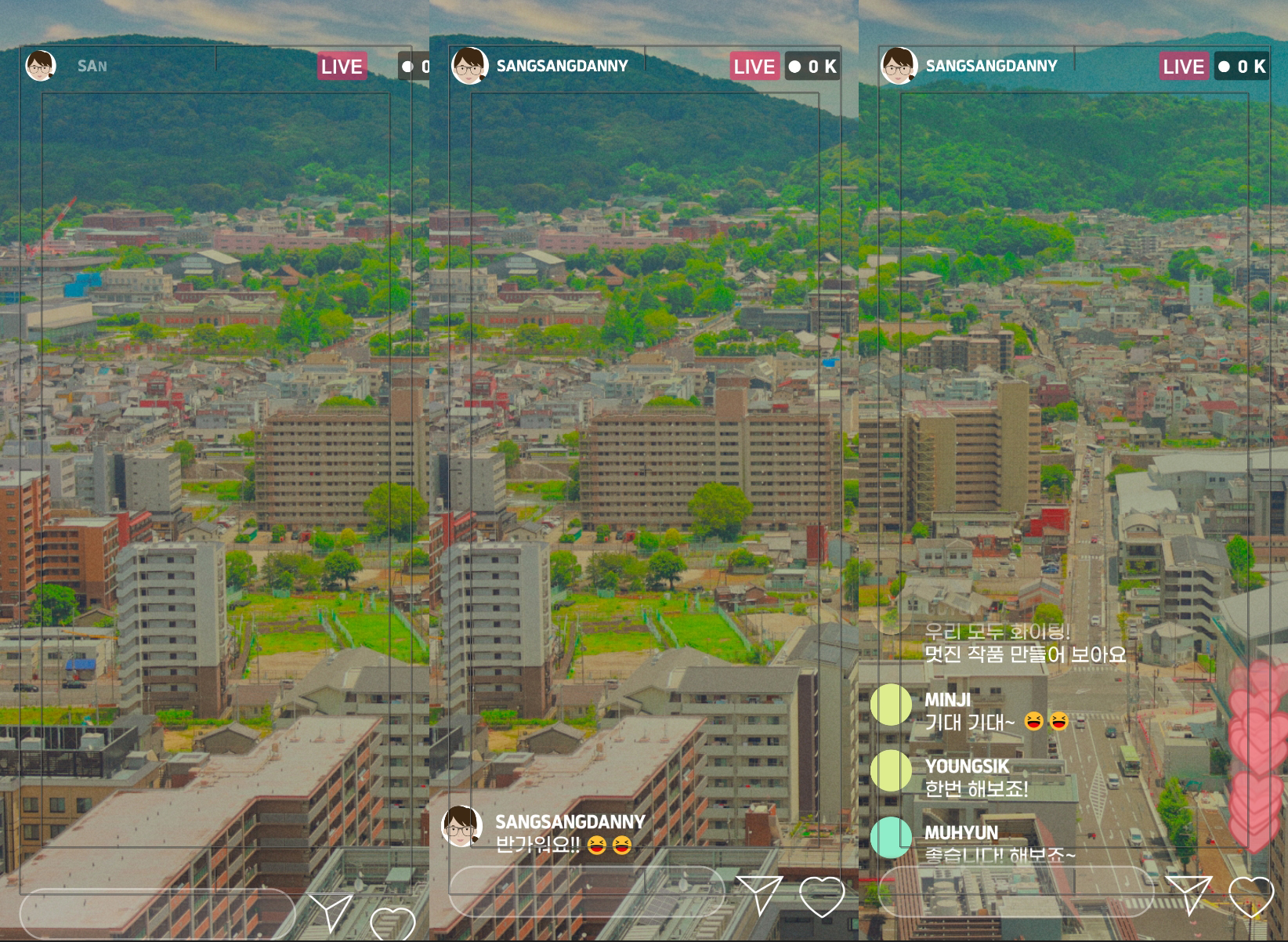
Task: Open the avatar beside the 반가워요!! comment
Action: pyautogui.click(x=461, y=826)
